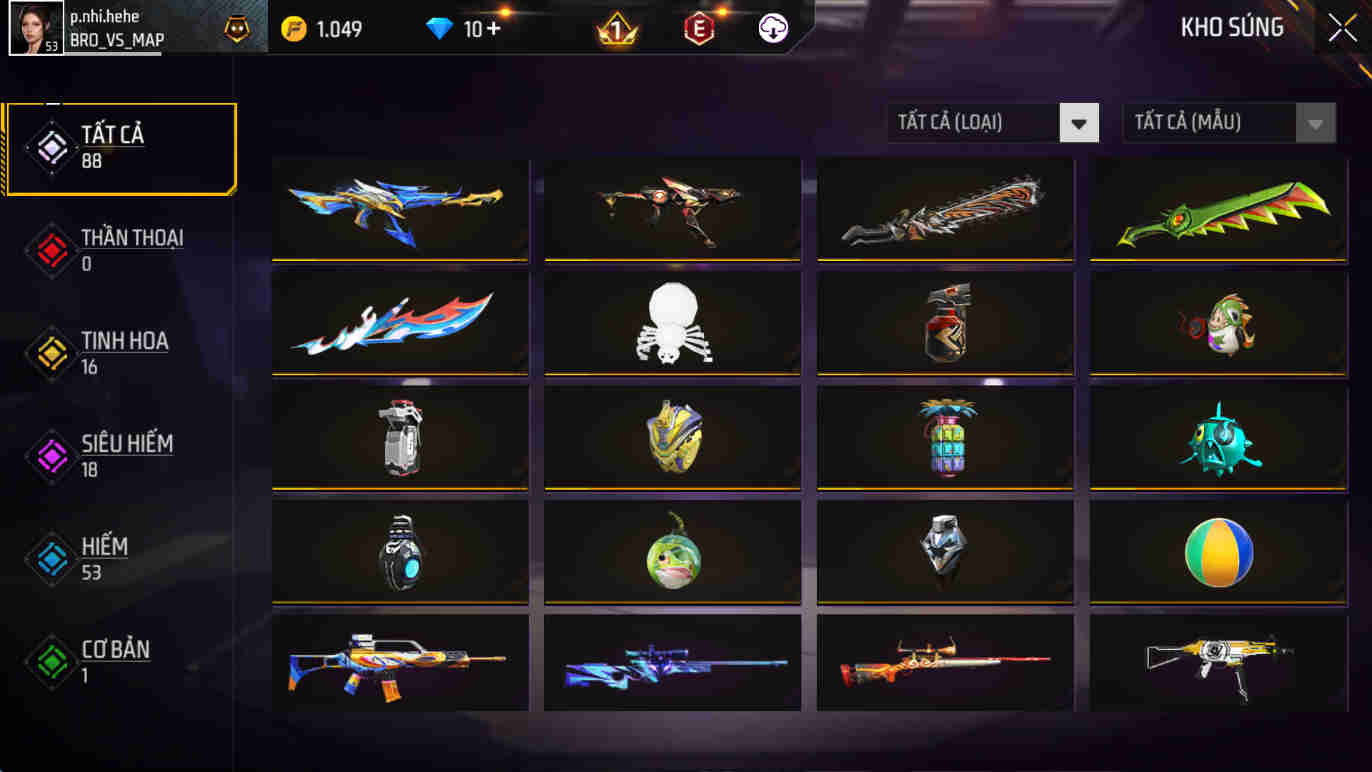1372x772 pixels.
Task: Open the p.nhi.hehe player avatar
Action: click(x=35, y=27)
